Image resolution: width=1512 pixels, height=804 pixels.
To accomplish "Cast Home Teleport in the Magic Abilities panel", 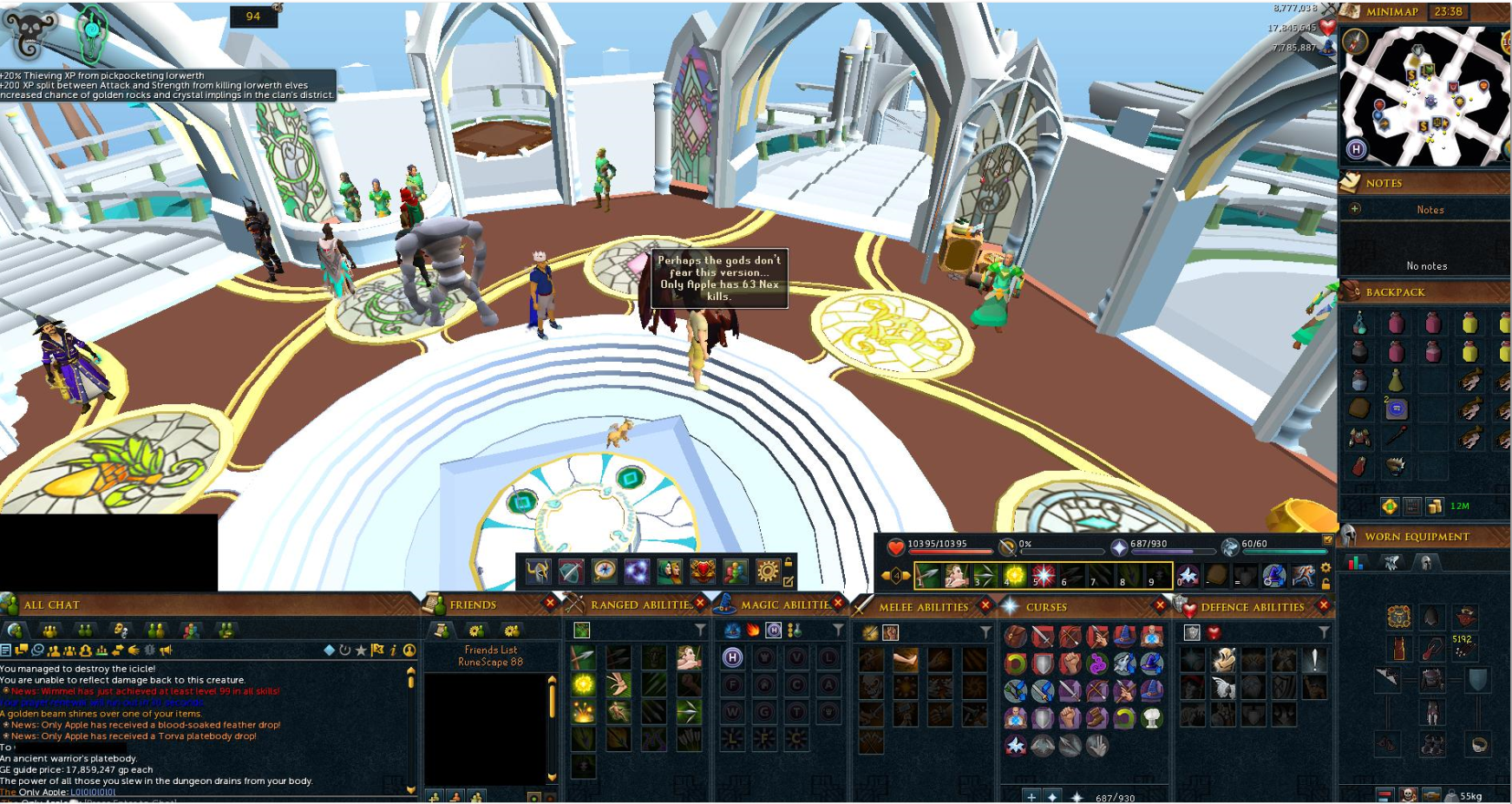I will 732,657.
